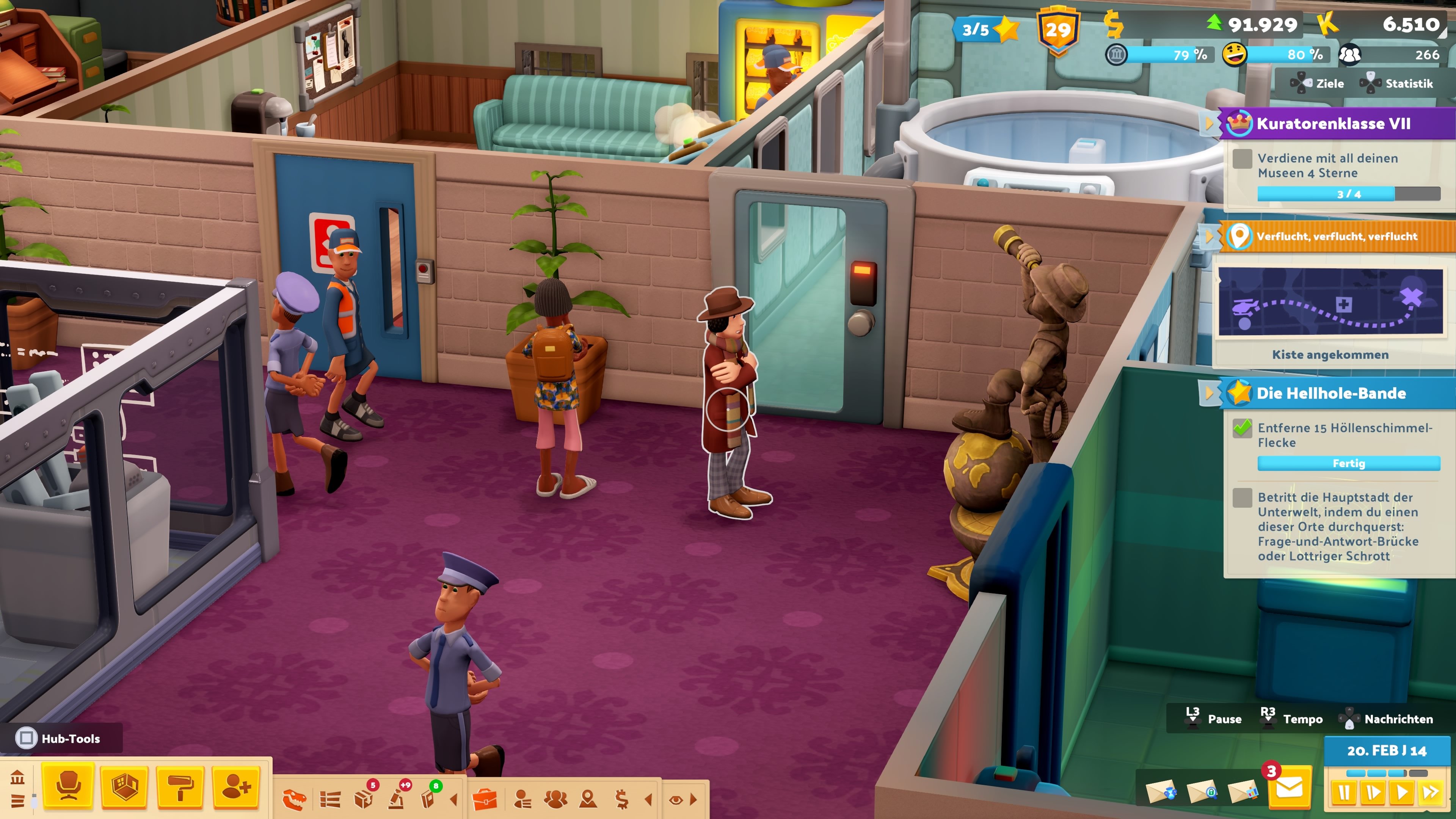Open the dinosaur skull exhibits menu
Screen dimensions: 1456x819
294,799
